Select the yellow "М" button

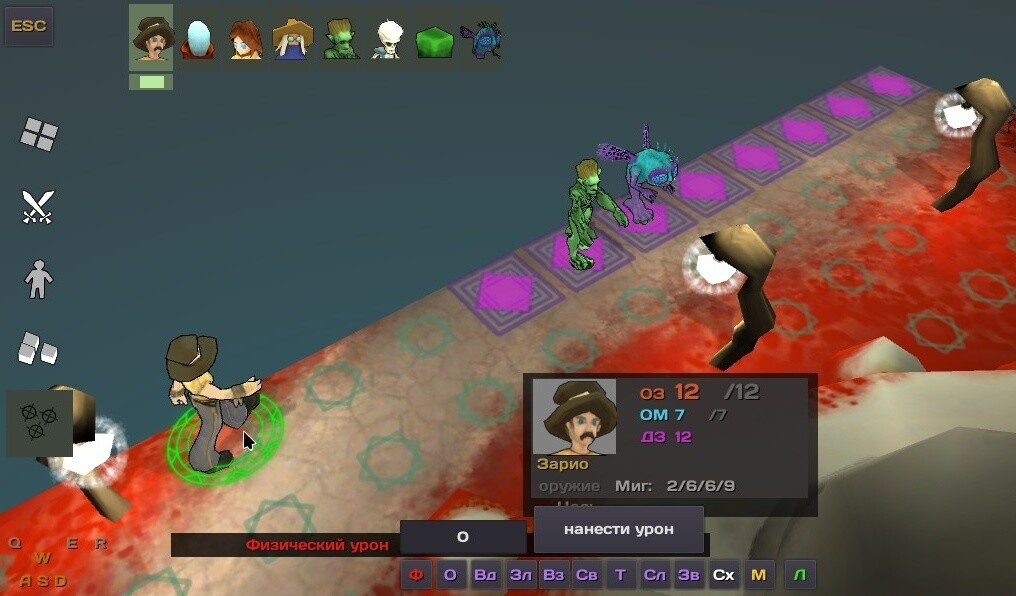click(758, 575)
